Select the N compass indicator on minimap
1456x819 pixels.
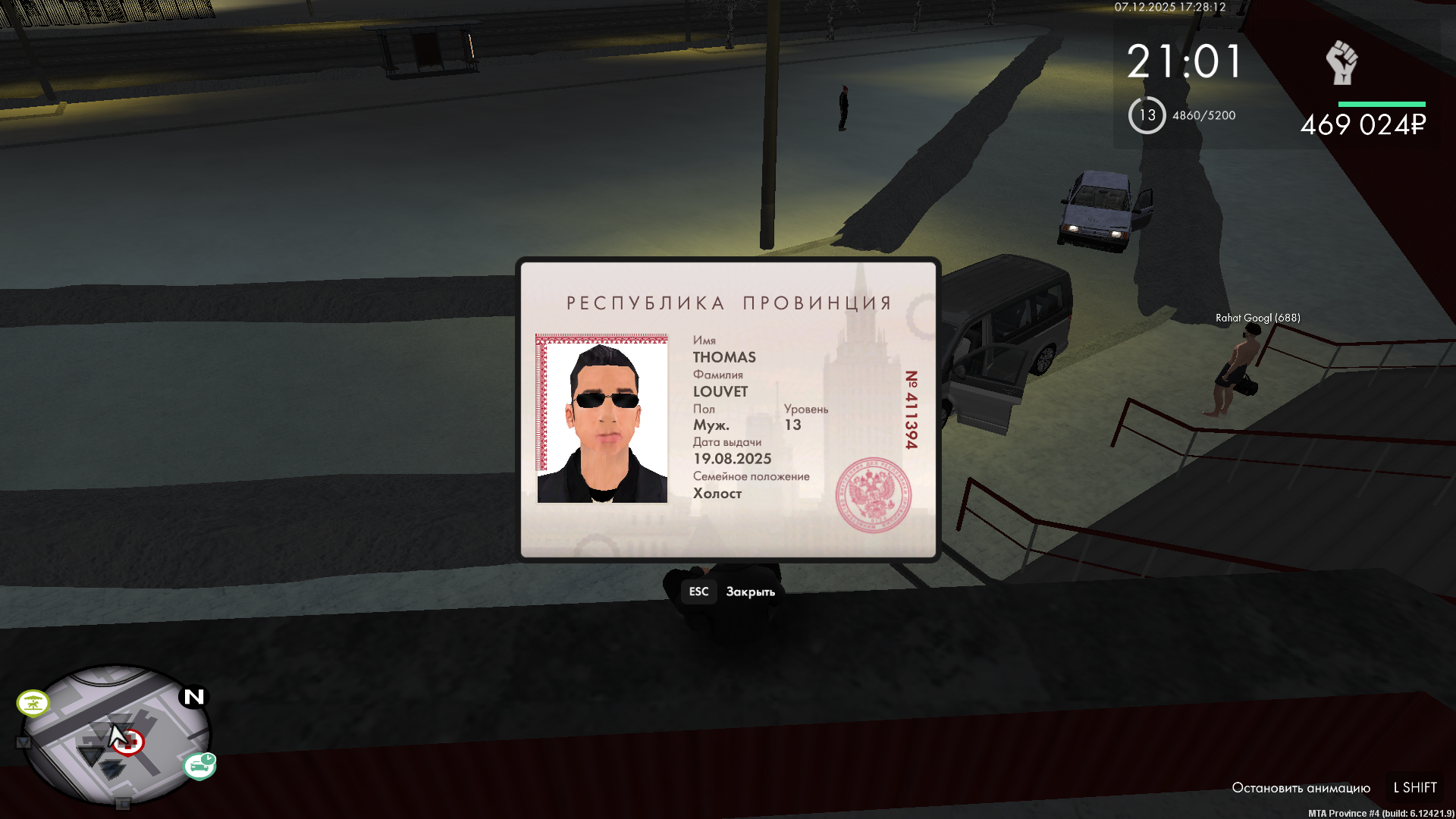[x=193, y=698]
